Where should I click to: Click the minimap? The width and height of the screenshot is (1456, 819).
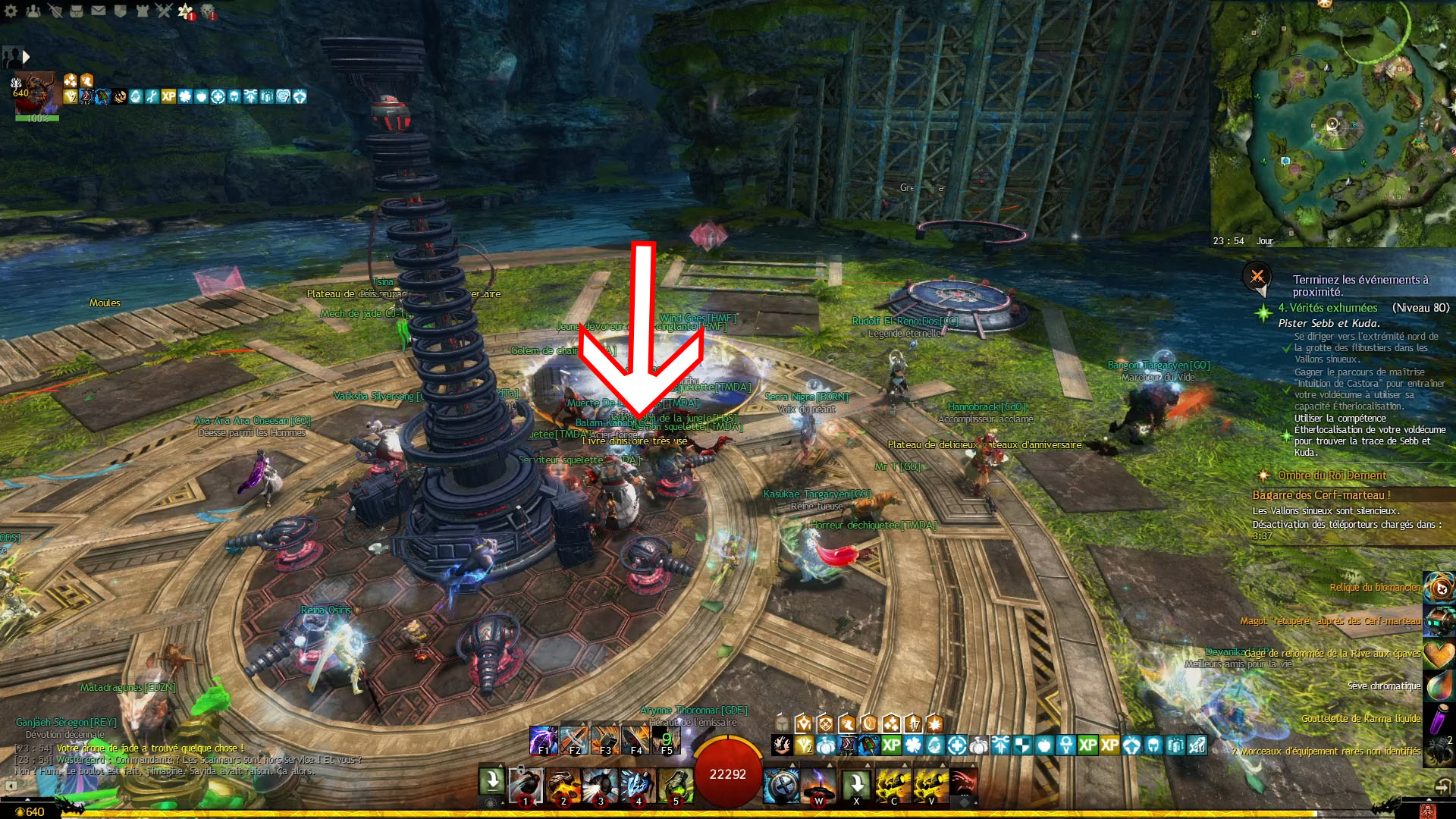tap(1332, 123)
